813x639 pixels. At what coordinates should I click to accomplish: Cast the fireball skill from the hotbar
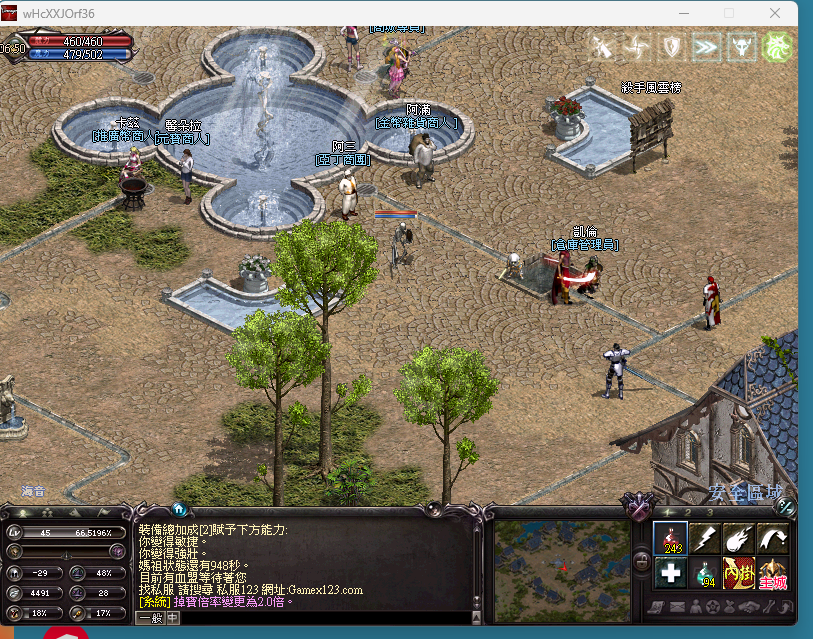coord(738,538)
